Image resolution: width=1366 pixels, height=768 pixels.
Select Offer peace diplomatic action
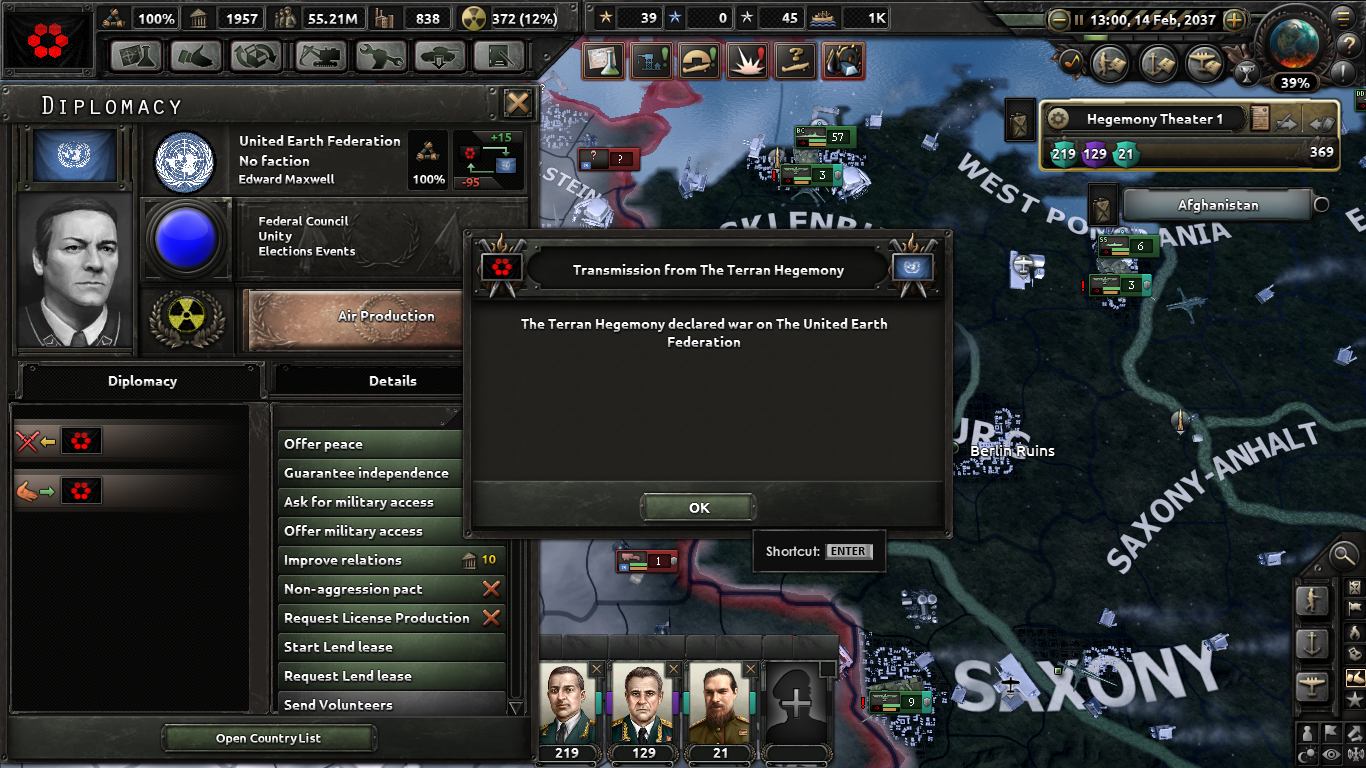pyautogui.click(x=368, y=443)
